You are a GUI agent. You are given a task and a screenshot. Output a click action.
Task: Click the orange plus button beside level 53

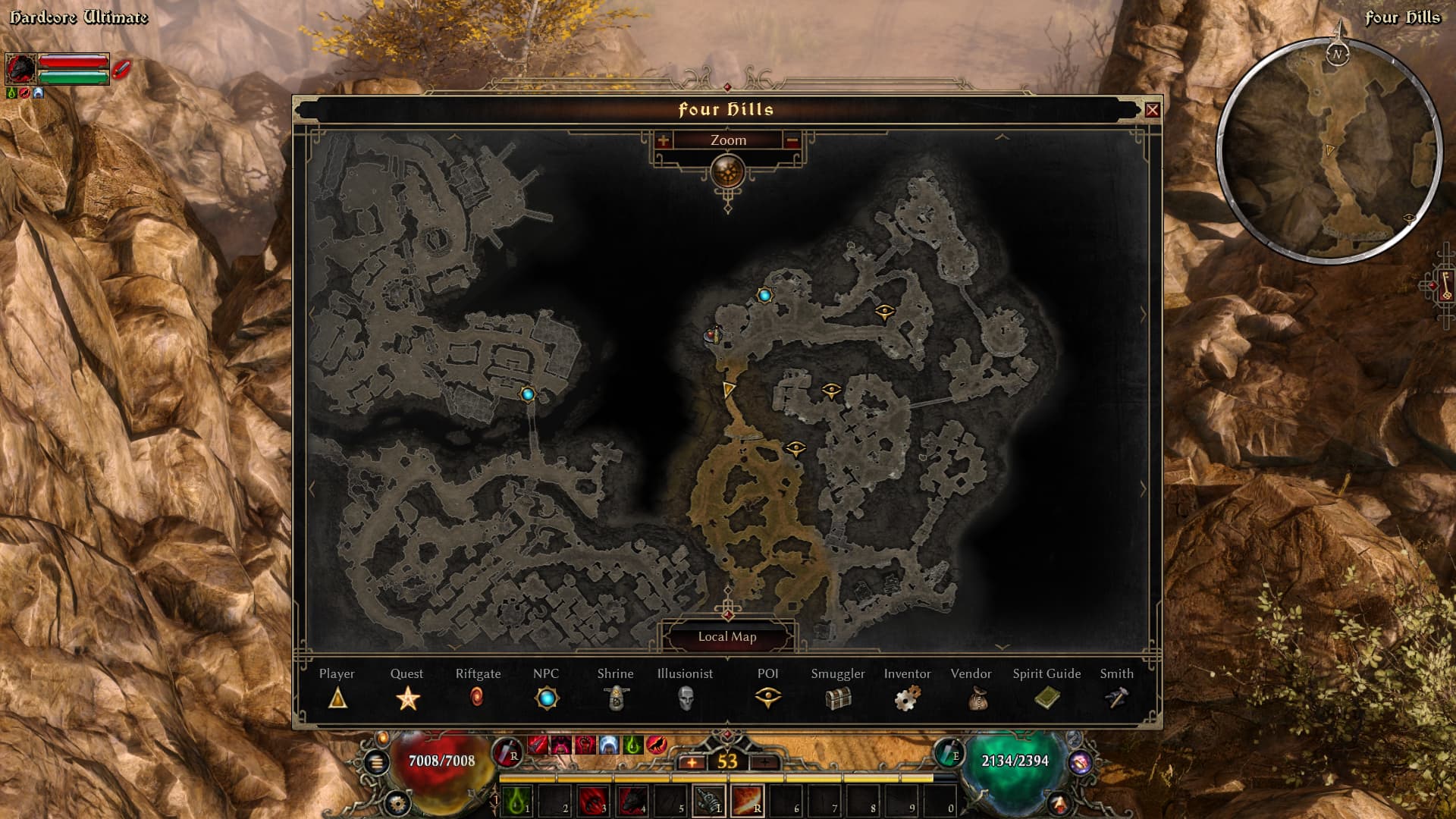692,762
